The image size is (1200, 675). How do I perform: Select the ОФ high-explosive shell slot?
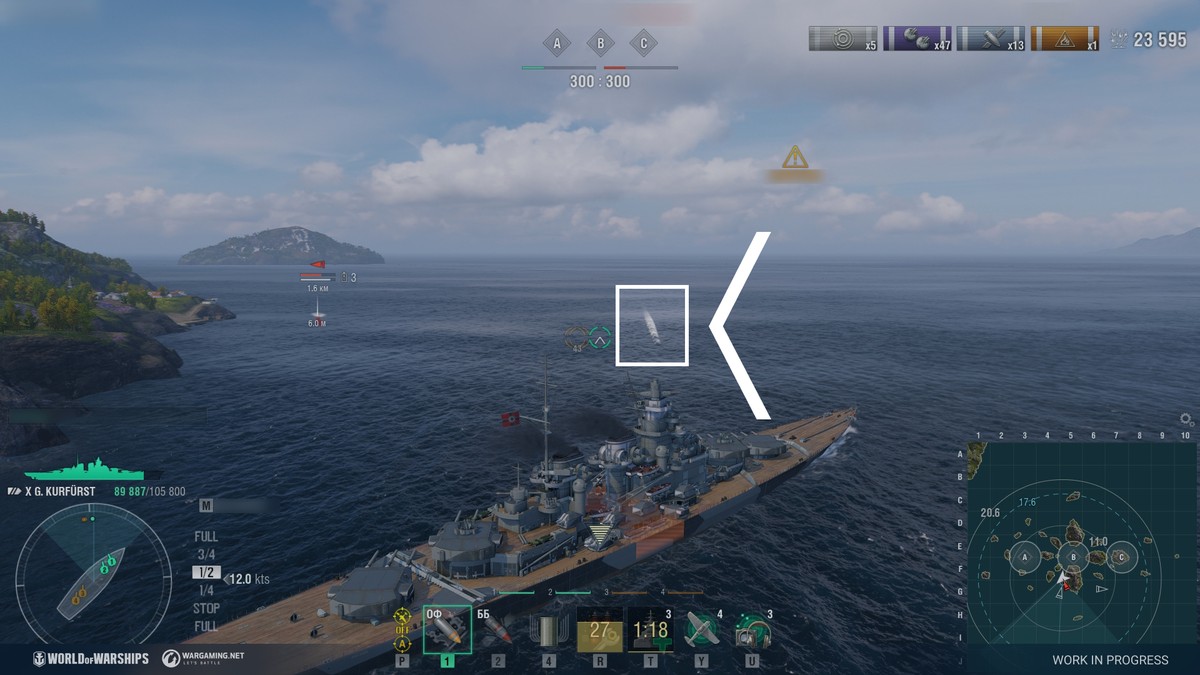(446, 629)
